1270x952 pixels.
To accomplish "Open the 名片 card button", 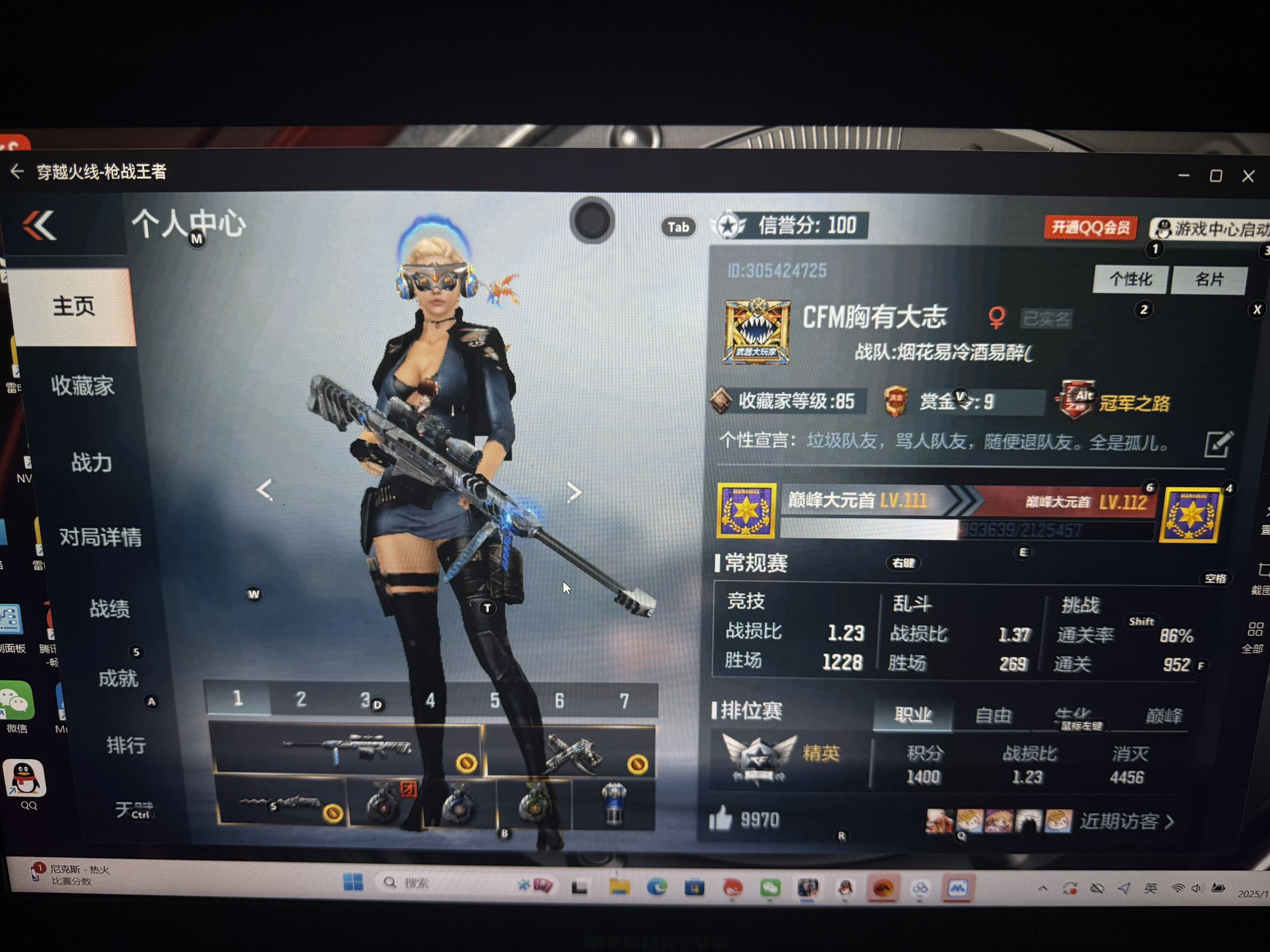I will (1209, 280).
